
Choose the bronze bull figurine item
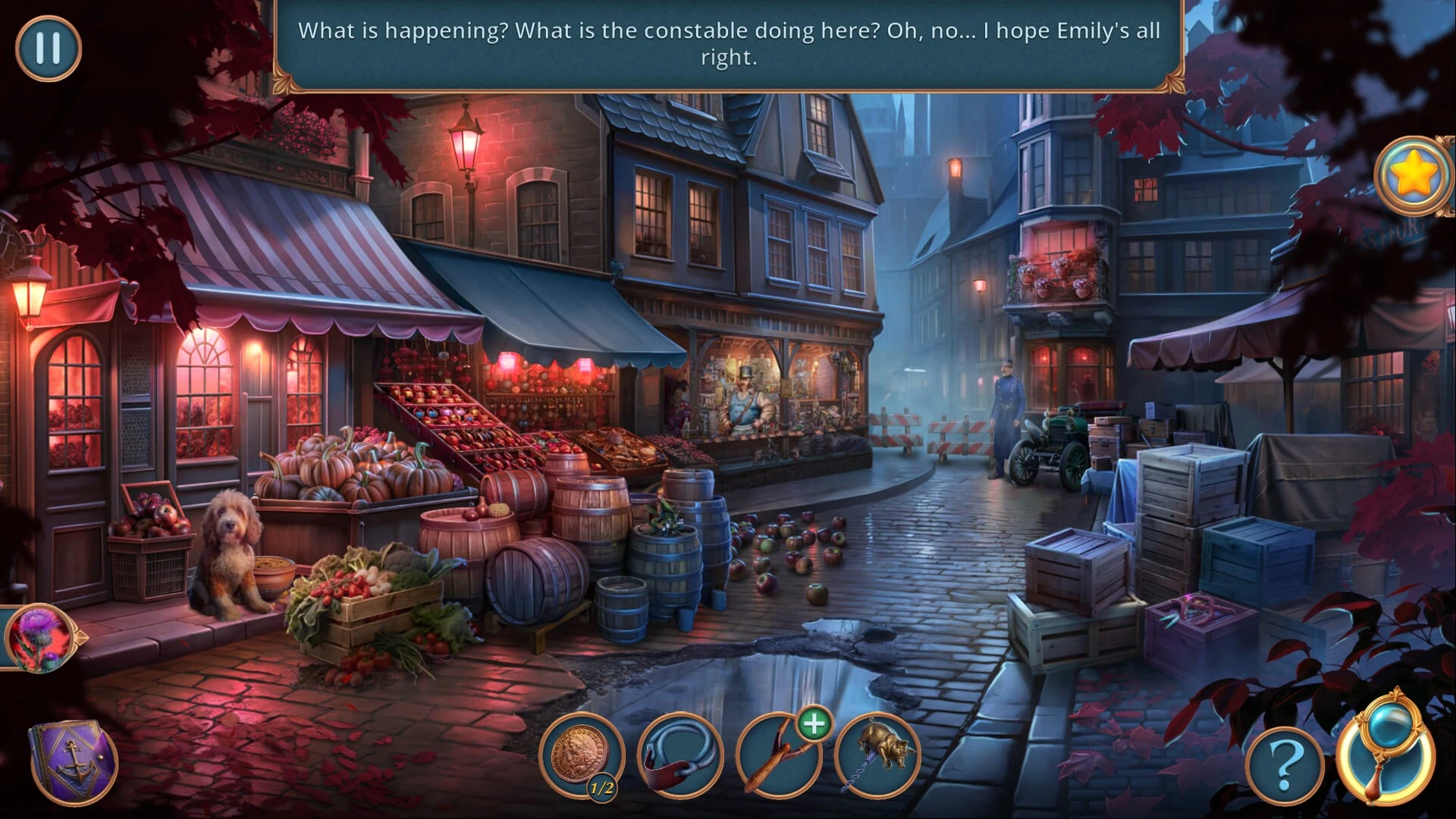tap(878, 754)
